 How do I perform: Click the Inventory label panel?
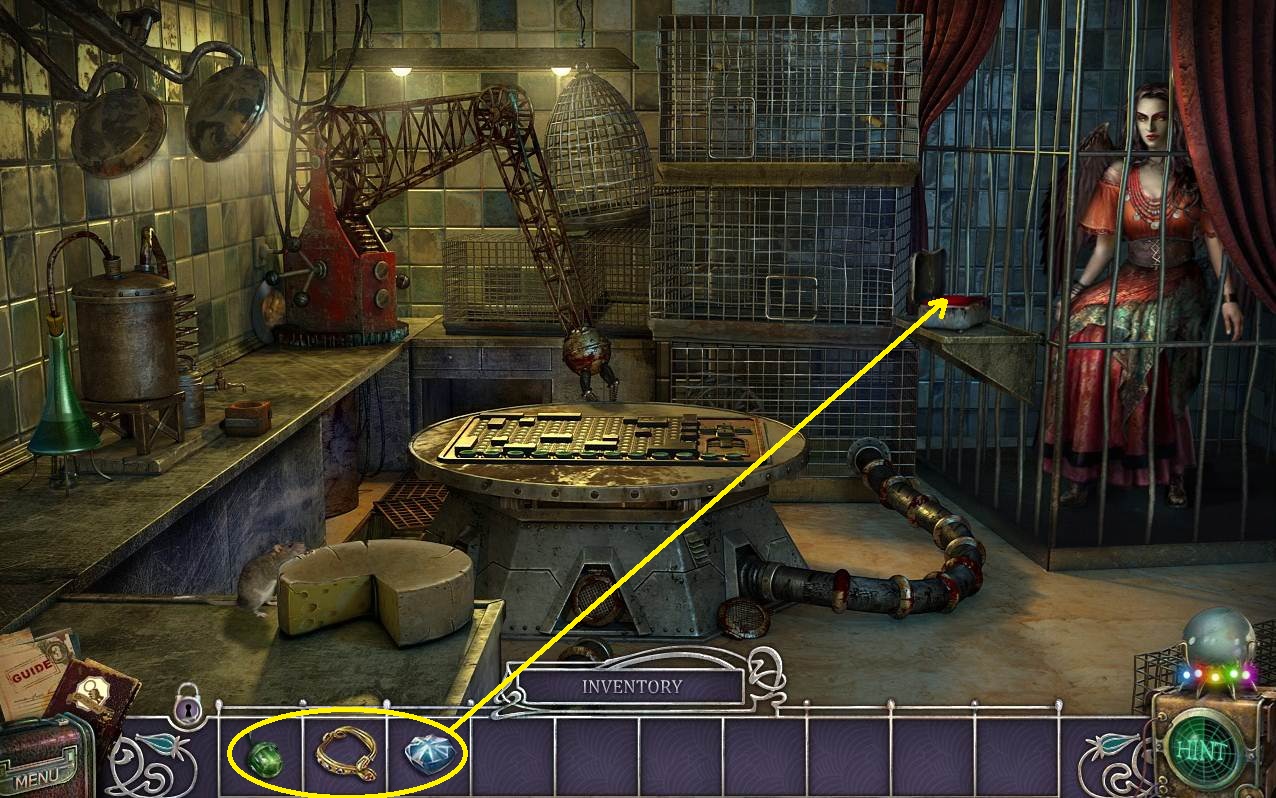tap(631, 687)
